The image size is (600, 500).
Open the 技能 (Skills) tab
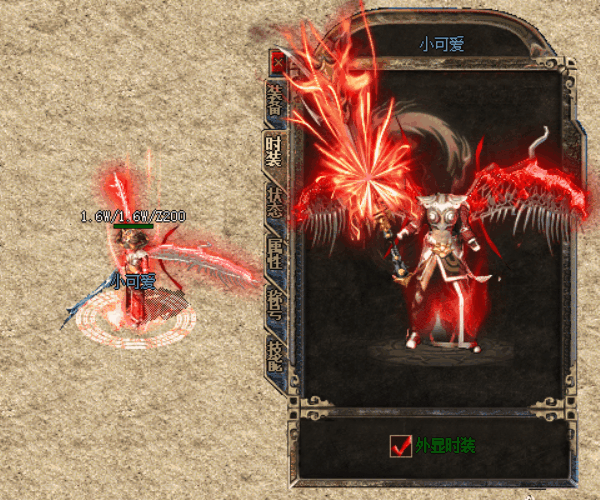(275, 357)
